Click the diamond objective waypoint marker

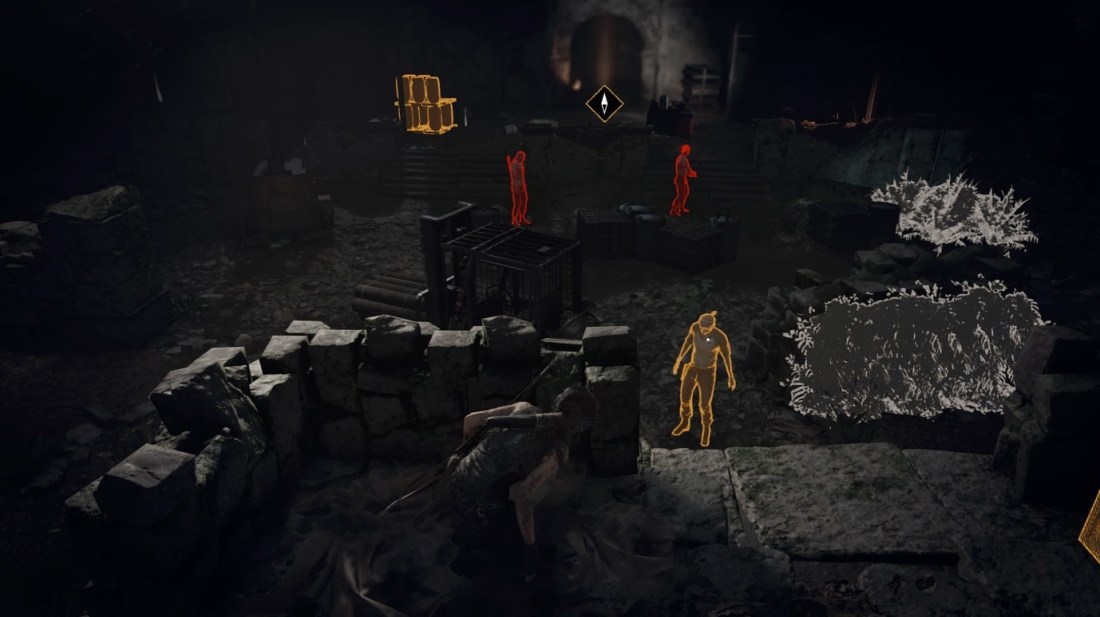point(604,103)
